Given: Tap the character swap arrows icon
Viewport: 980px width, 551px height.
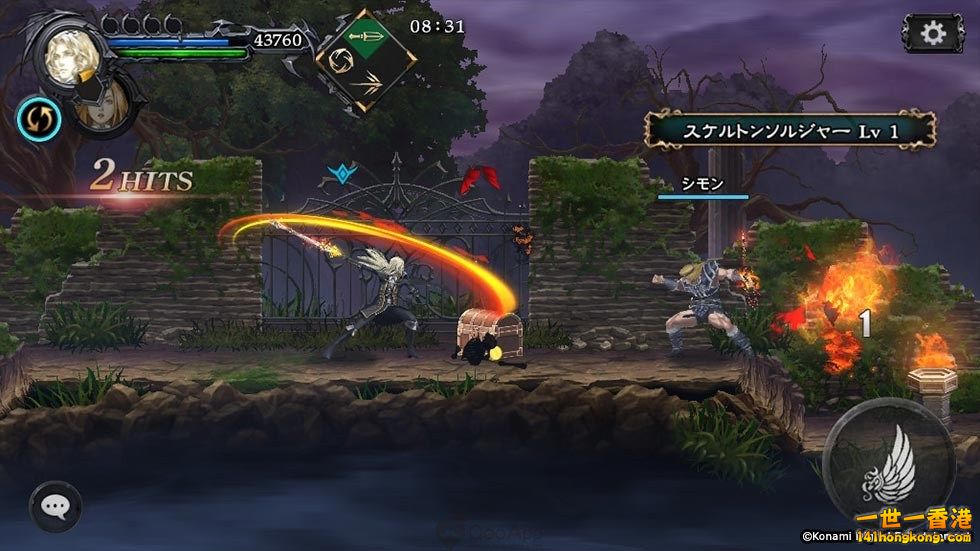Looking at the screenshot, I should tap(39, 119).
